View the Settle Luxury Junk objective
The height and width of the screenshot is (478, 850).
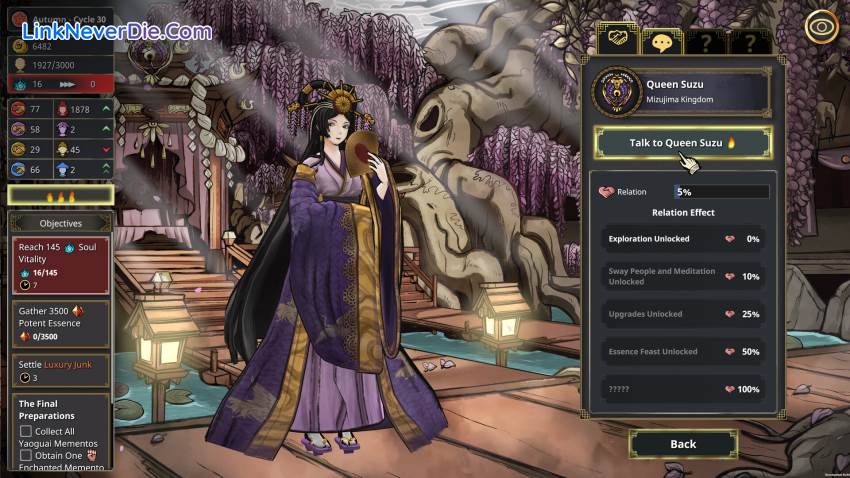(x=60, y=370)
